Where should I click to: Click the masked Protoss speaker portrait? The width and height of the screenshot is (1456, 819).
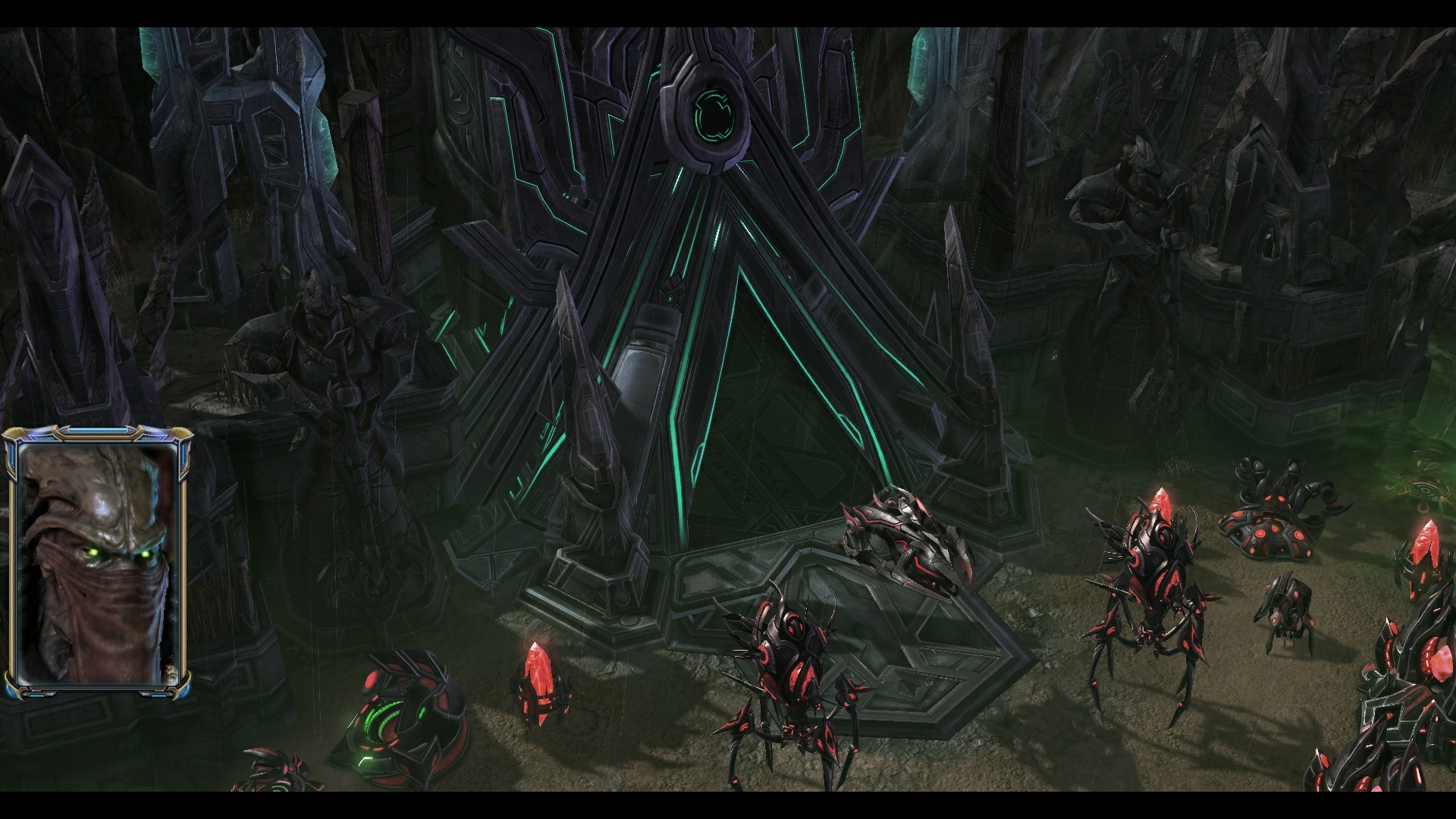coord(97,563)
